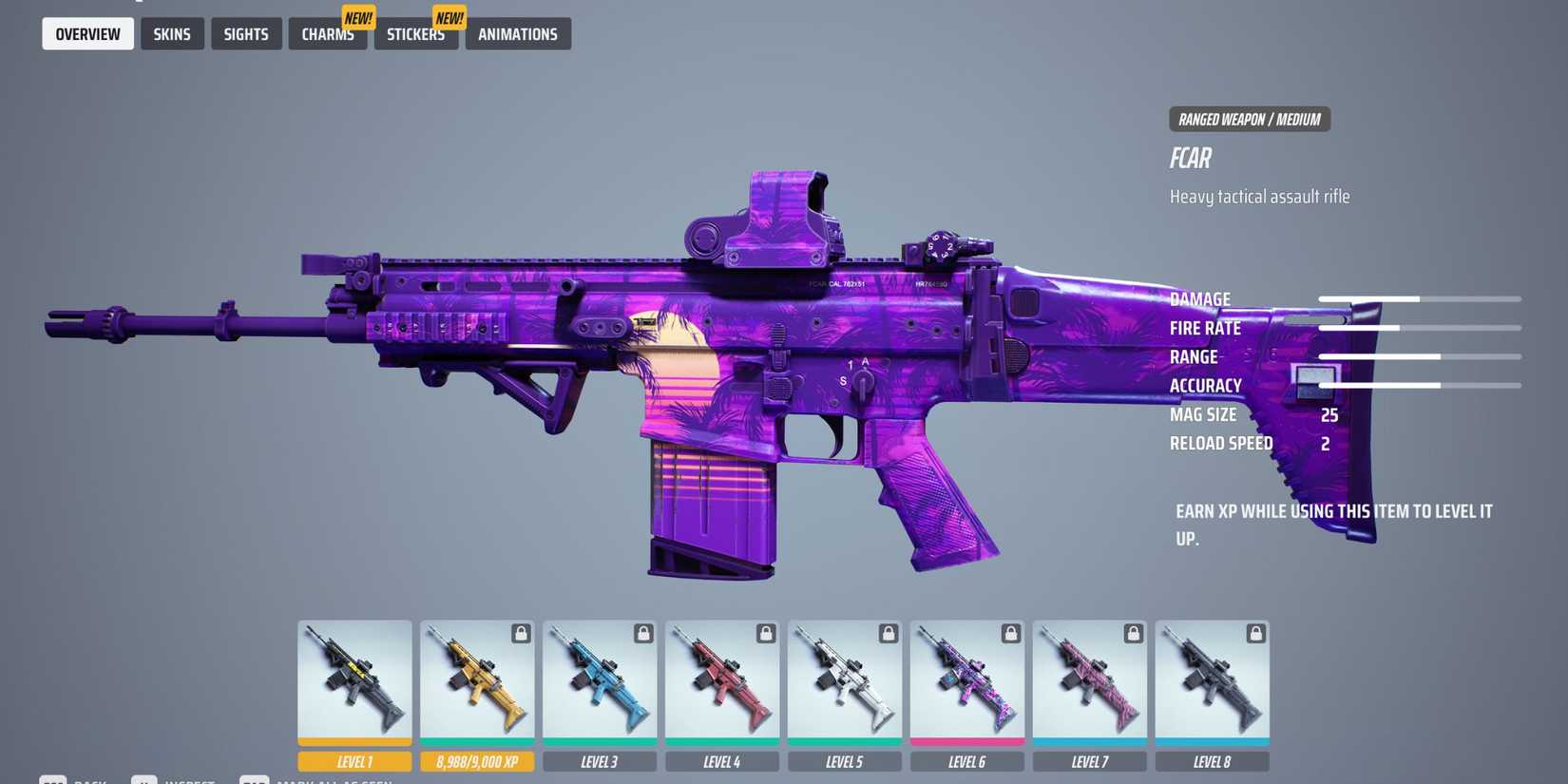Screen dimensions: 1568x784
Task: Switch to the Sights tab
Action: (246, 33)
